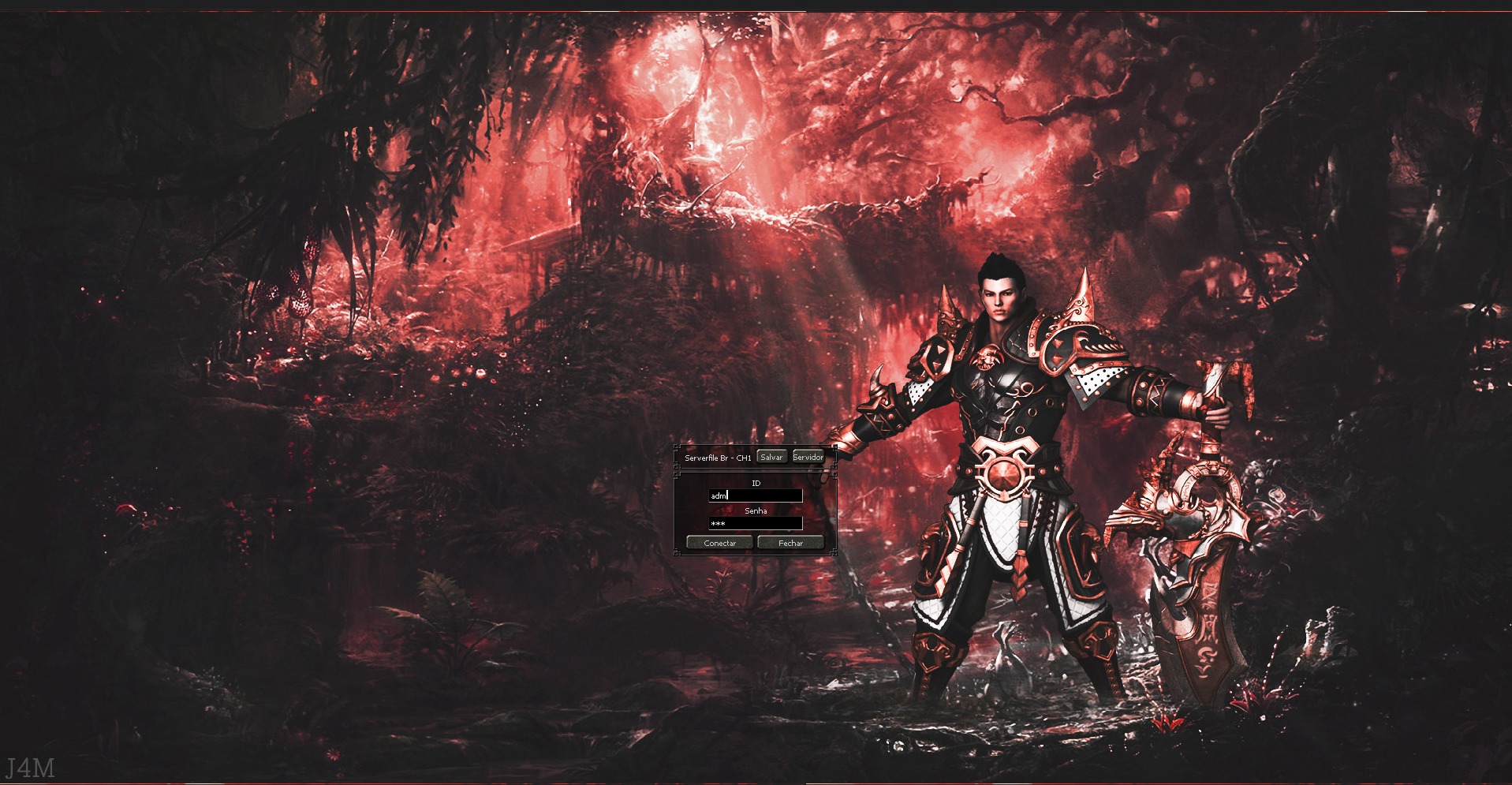1512x785 pixels.
Task: Click the Serverfile Br - CH1 title
Action: pos(718,458)
